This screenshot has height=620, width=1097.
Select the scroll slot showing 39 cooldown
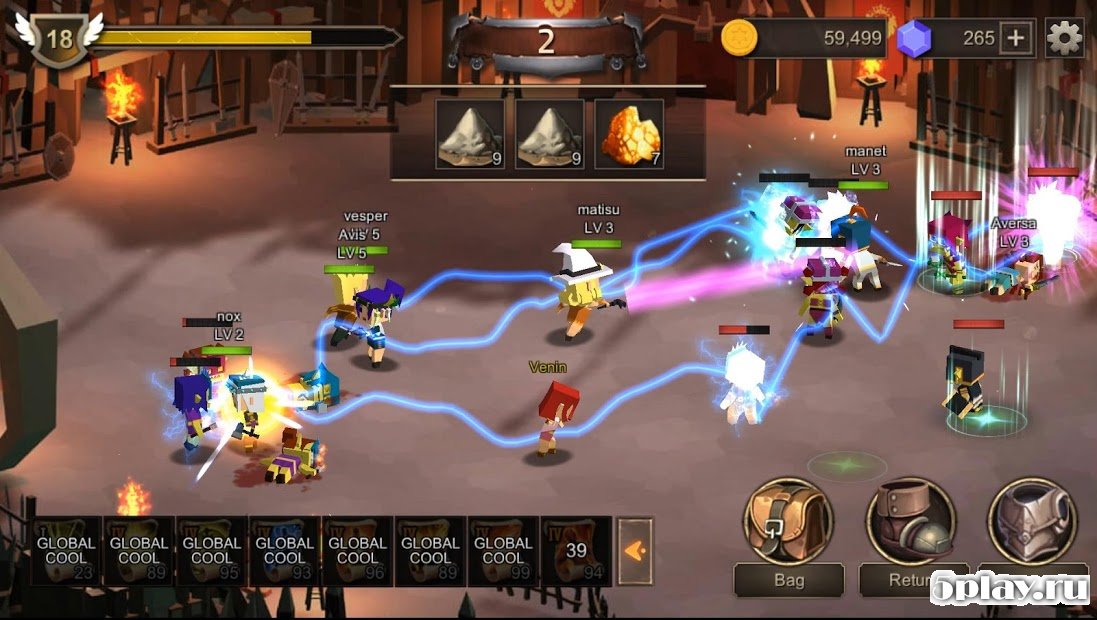(577, 550)
